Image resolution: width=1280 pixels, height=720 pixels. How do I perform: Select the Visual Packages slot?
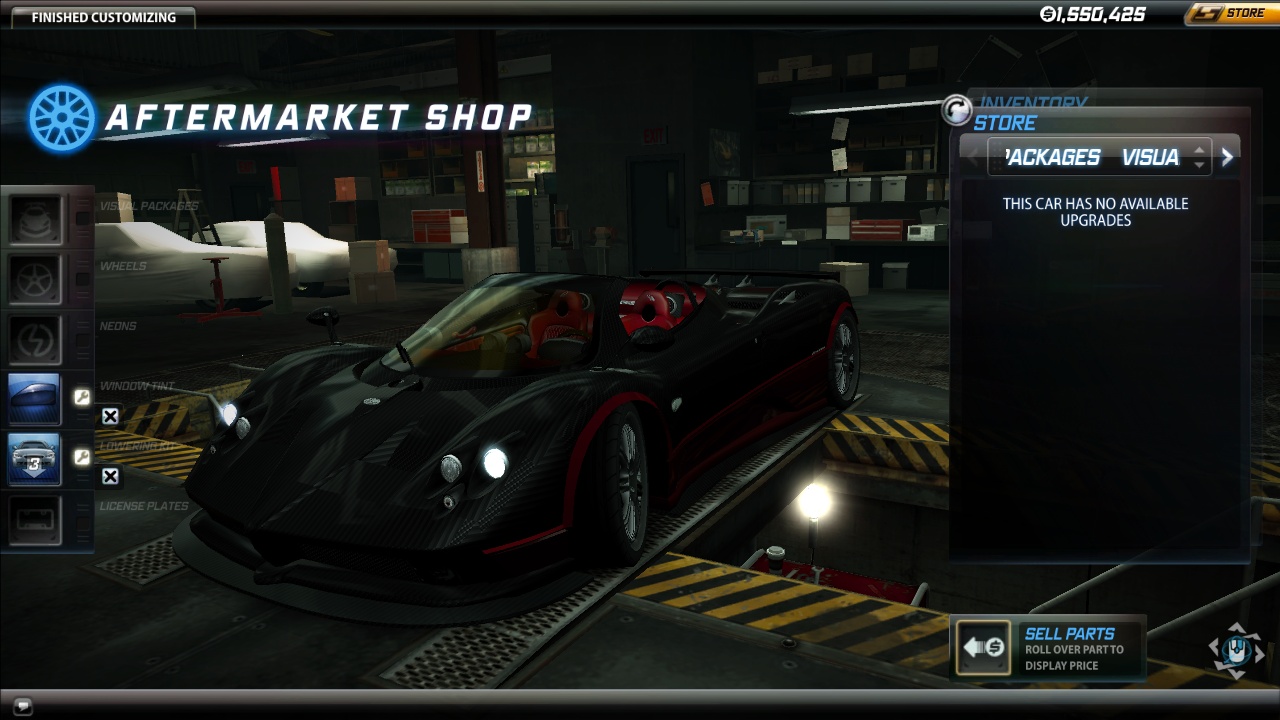tap(36, 219)
